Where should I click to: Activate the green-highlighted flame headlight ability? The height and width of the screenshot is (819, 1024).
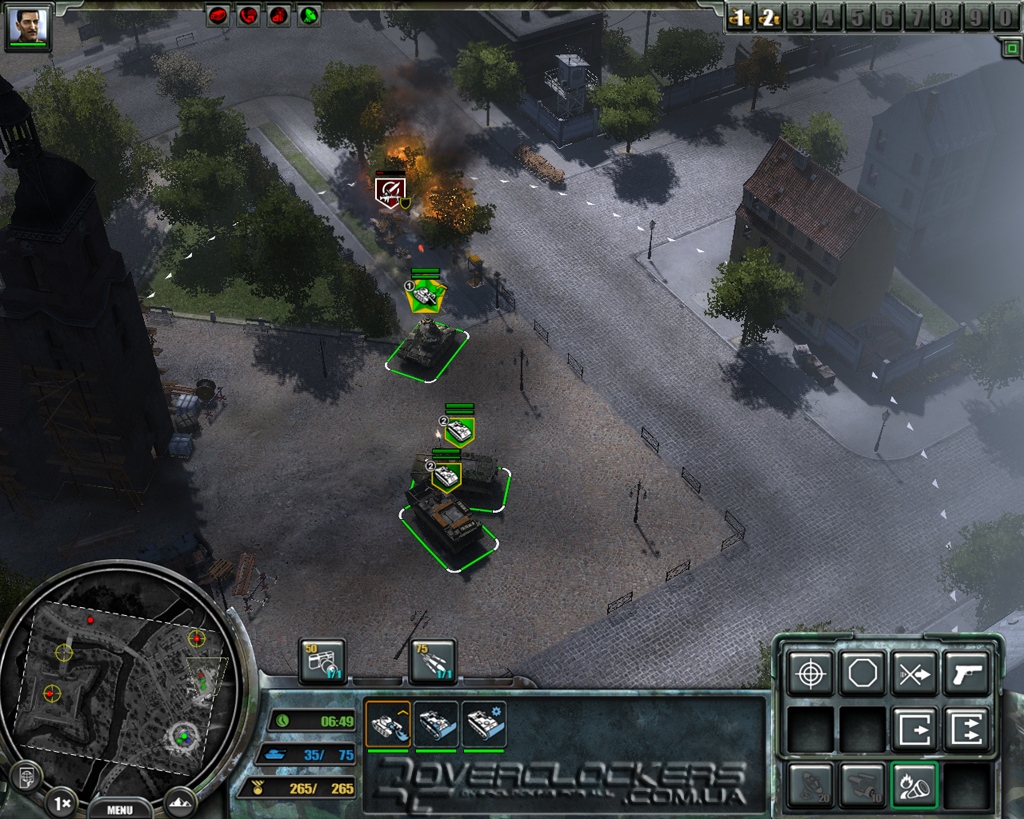(x=914, y=784)
